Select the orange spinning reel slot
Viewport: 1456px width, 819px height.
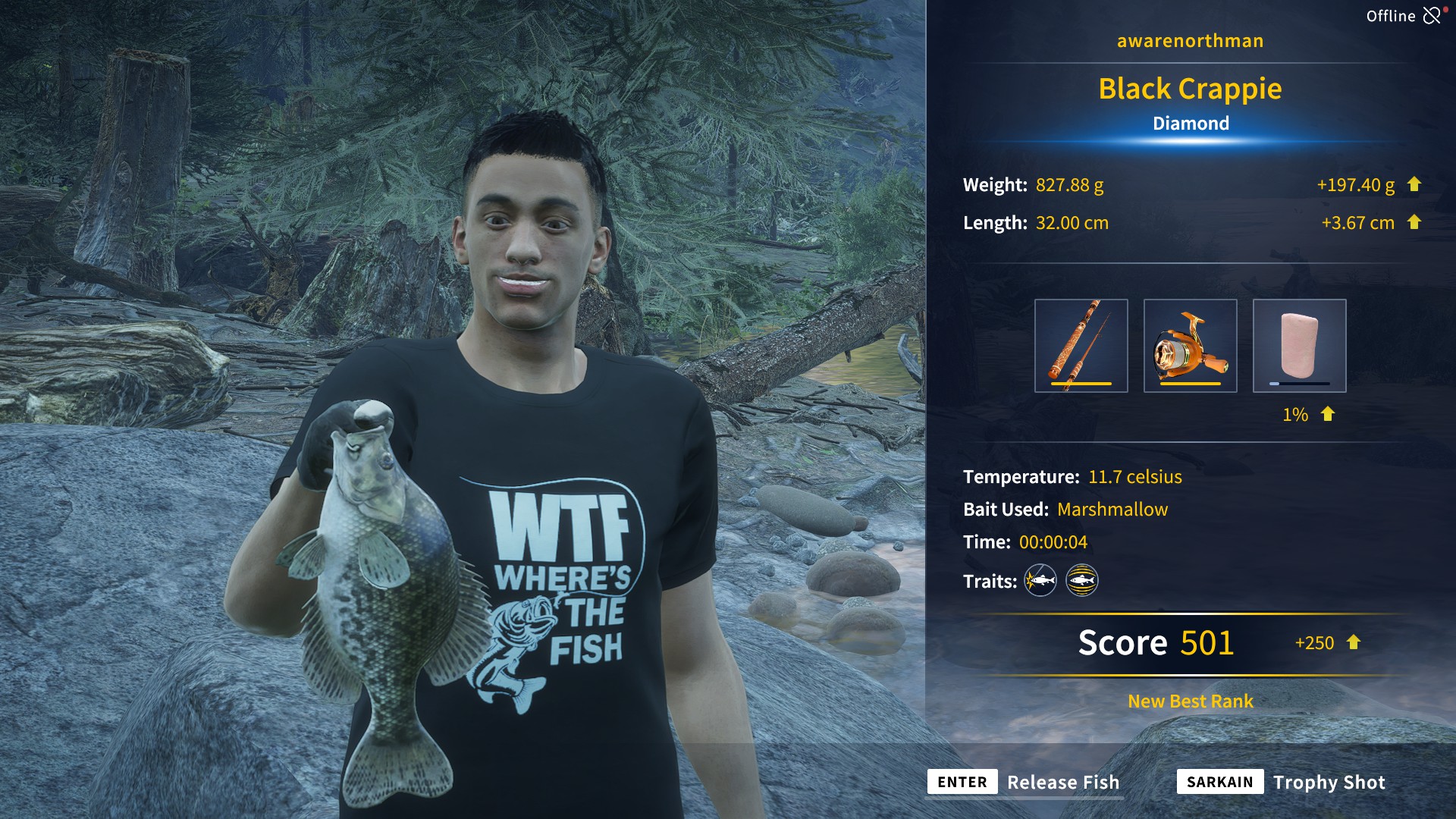tap(1190, 346)
